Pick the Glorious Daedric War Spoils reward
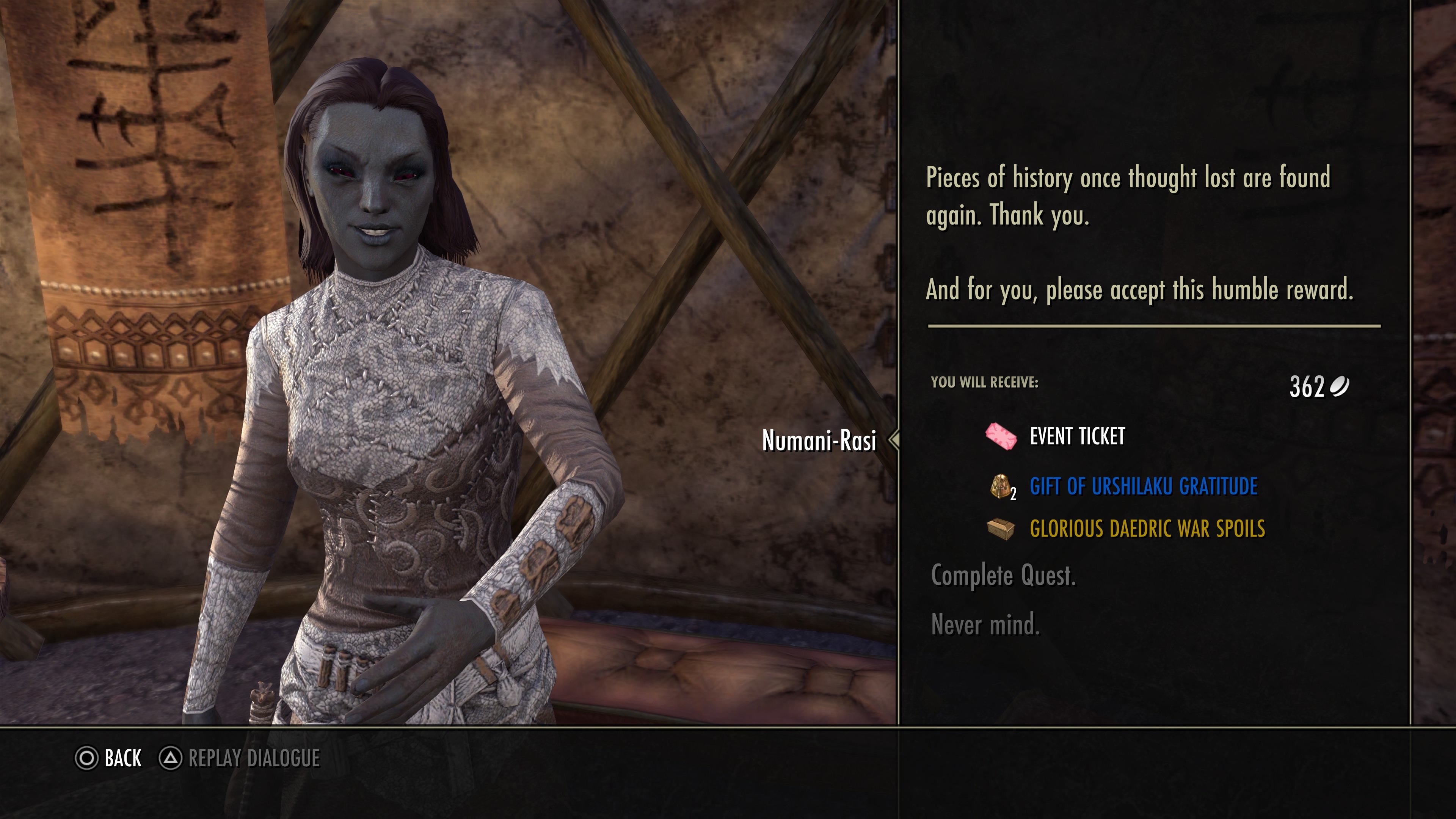The height and width of the screenshot is (819, 1456). (x=1147, y=529)
